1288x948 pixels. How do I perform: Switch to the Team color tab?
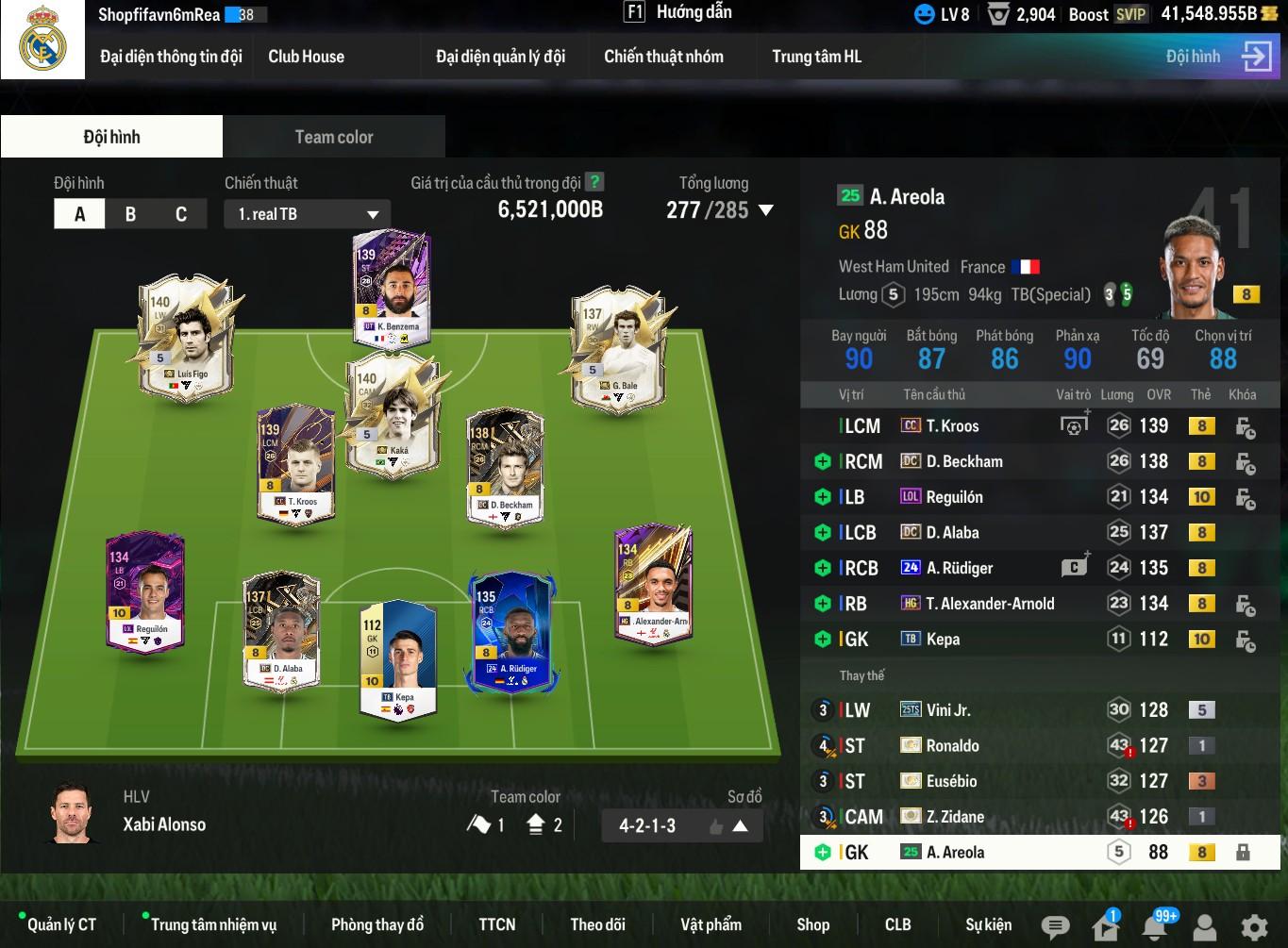(x=334, y=137)
